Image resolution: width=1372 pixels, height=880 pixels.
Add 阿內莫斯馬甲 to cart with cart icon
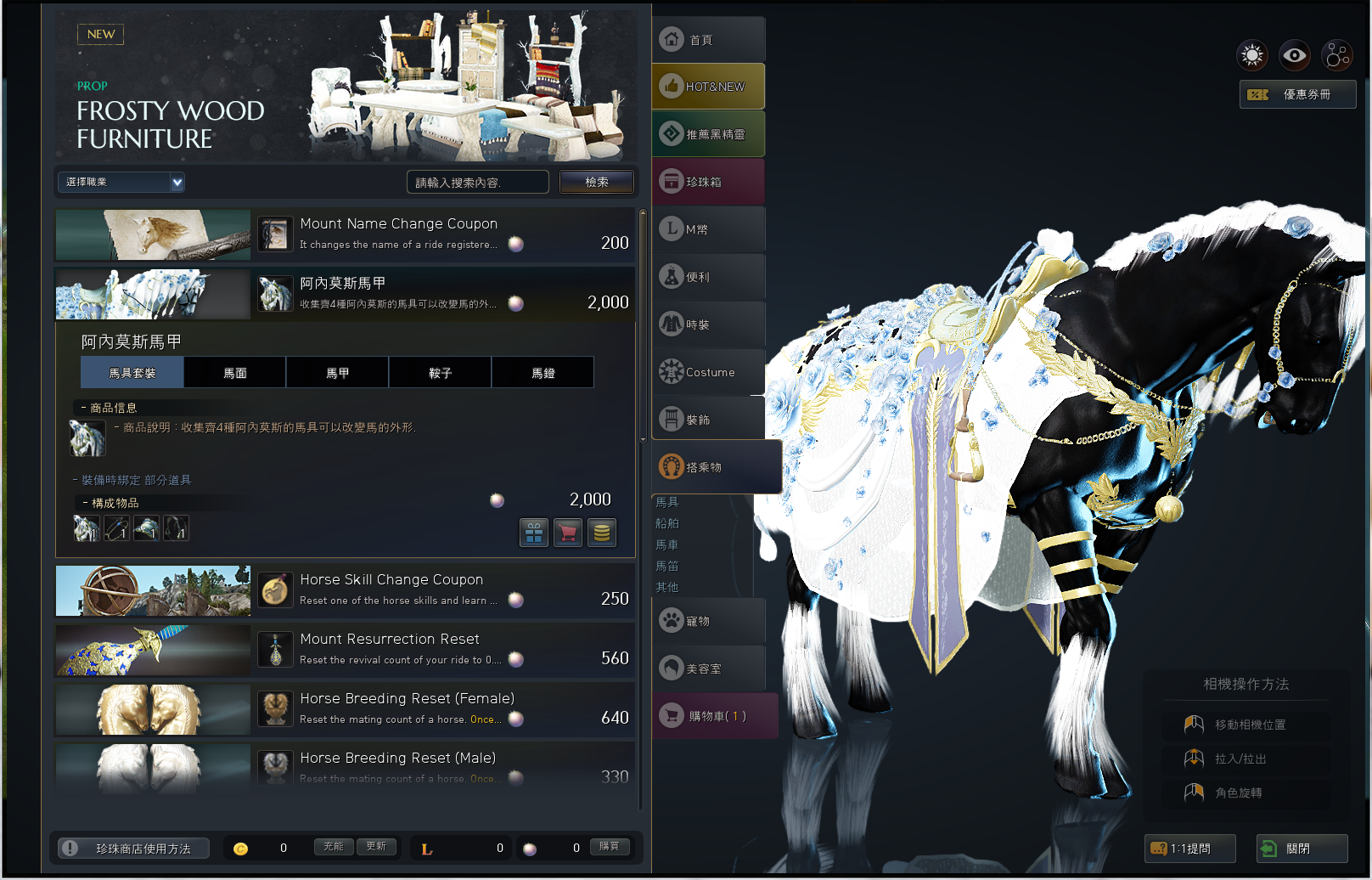[x=568, y=533]
